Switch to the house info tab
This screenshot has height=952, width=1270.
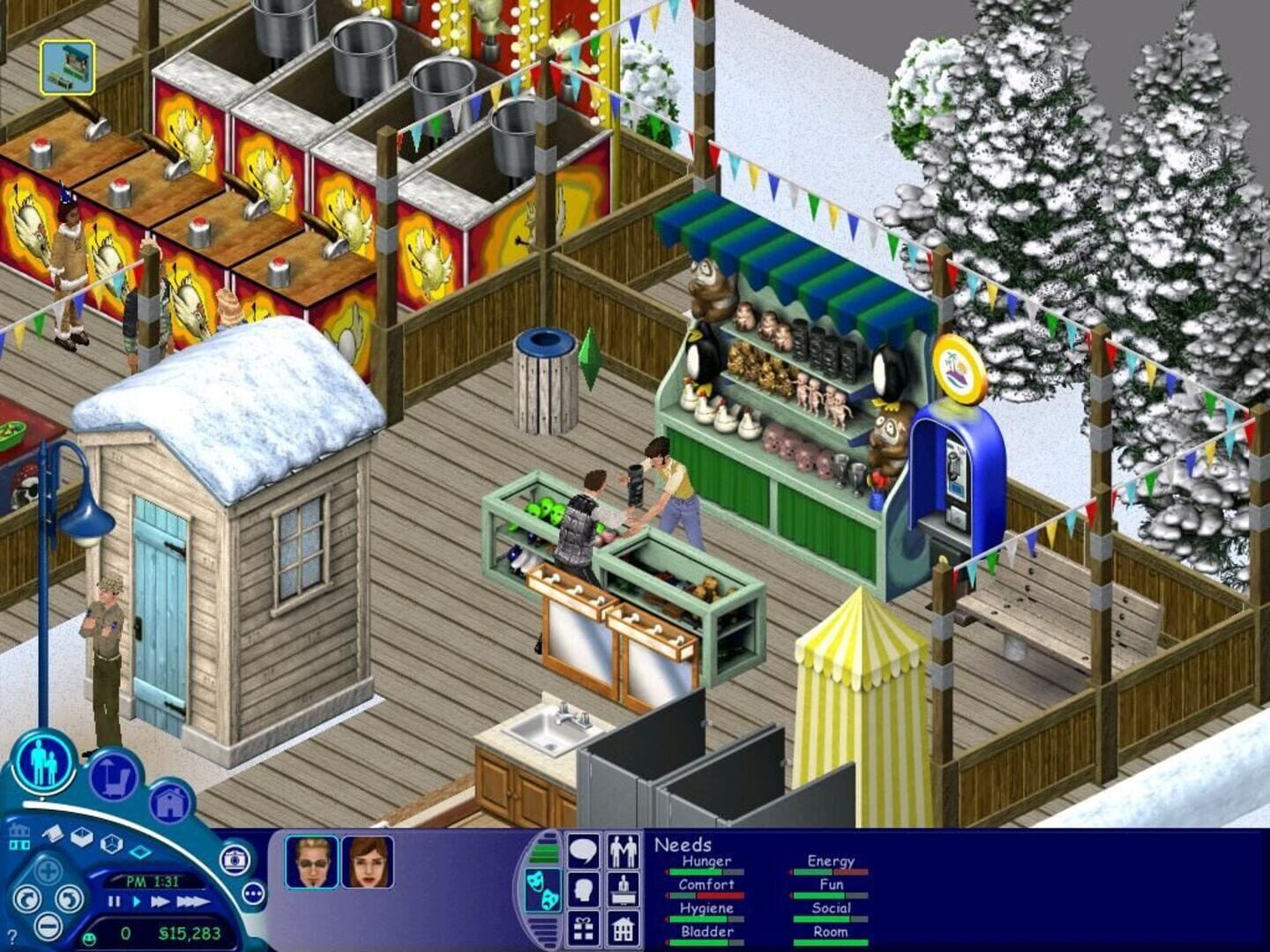tap(623, 927)
